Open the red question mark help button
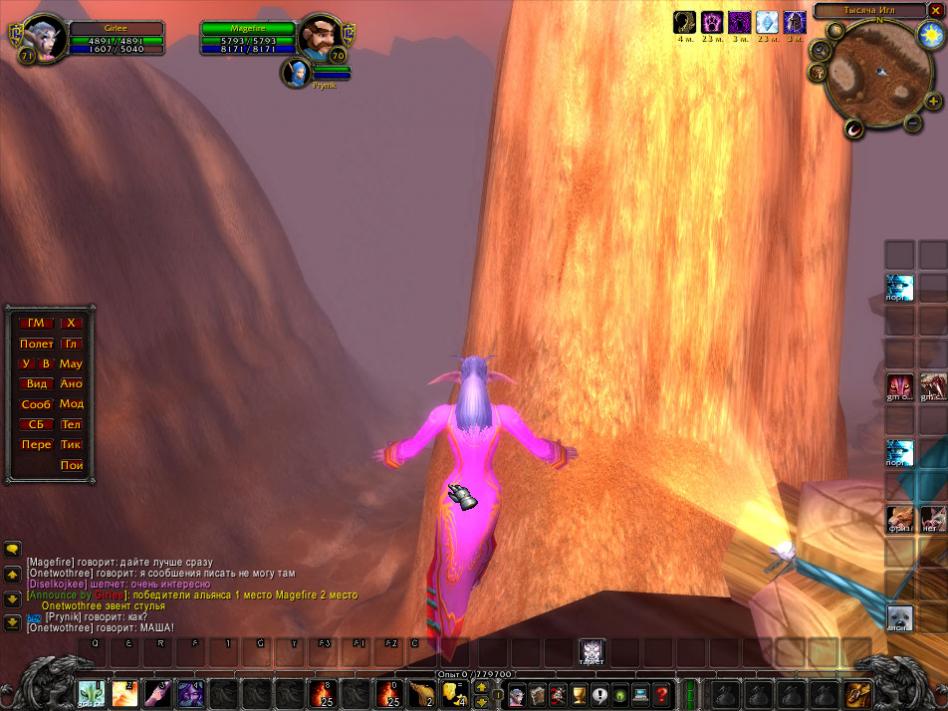 tap(661, 694)
